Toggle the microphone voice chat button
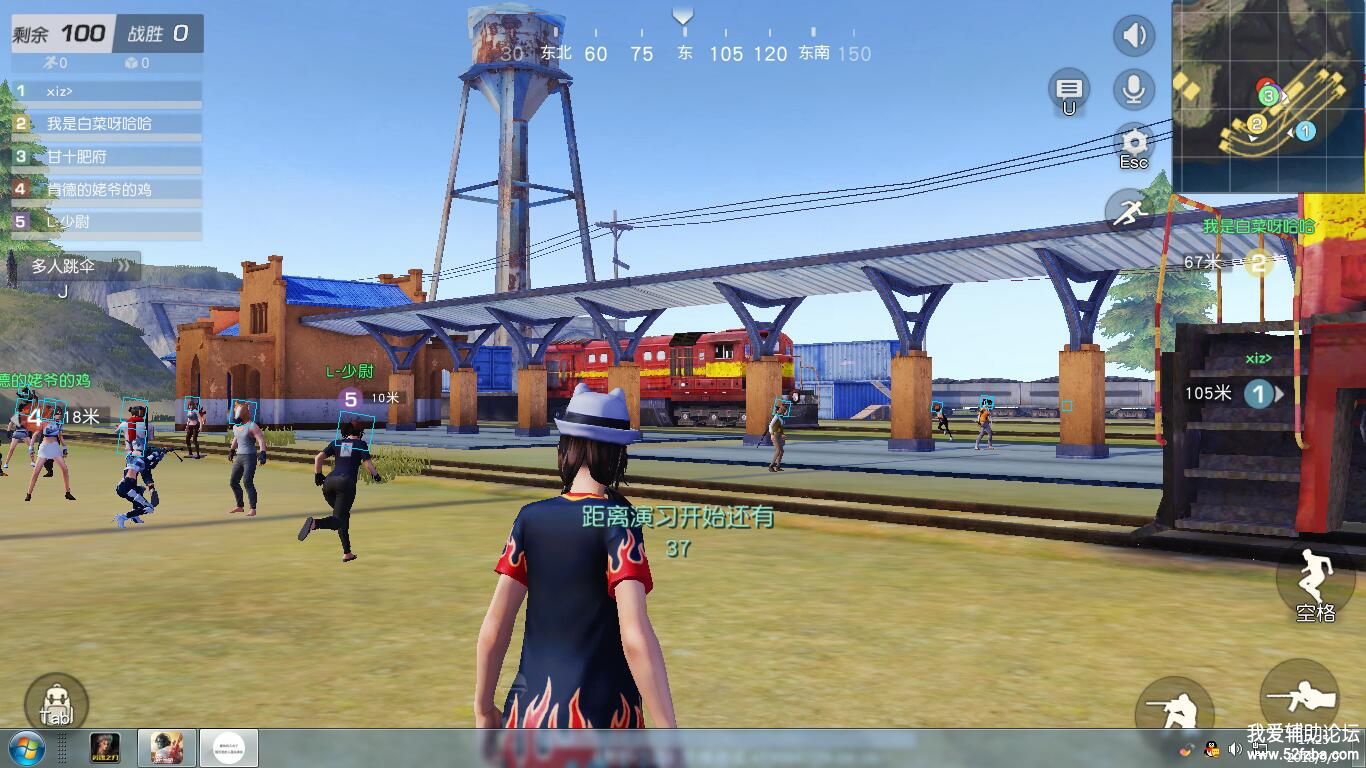The width and height of the screenshot is (1366, 768). (1133, 90)
